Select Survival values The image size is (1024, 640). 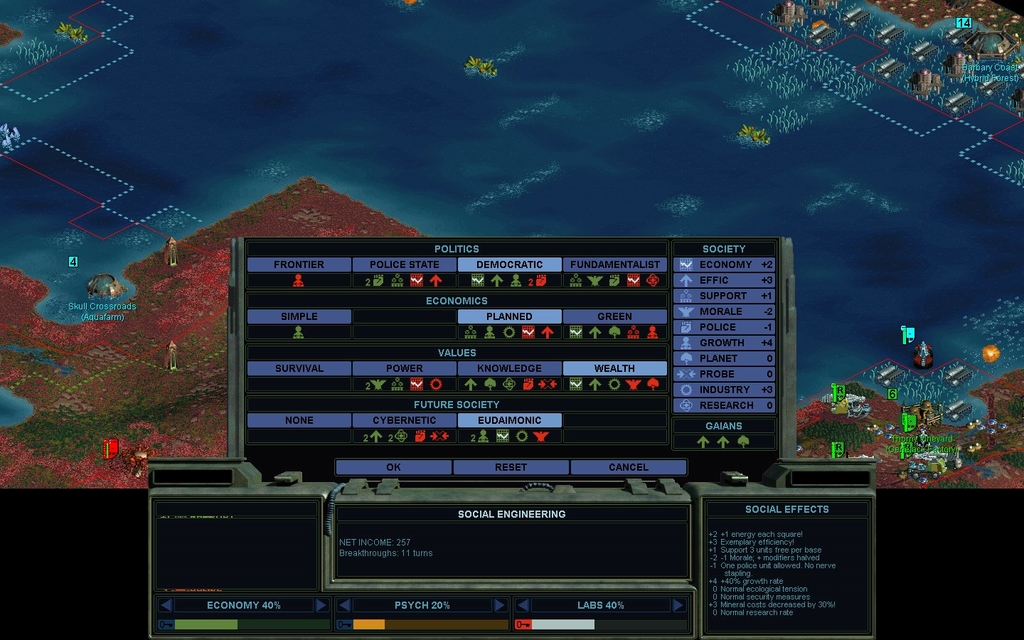point(299,369)
